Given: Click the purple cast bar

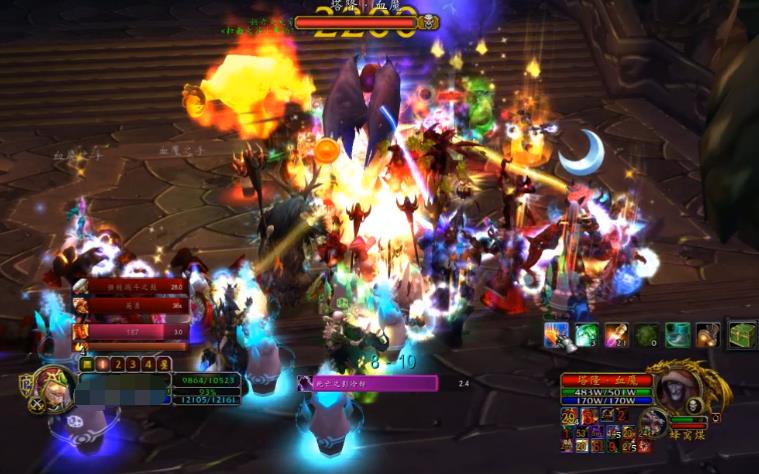Looking at the screenshot, I should coord(368,383).
